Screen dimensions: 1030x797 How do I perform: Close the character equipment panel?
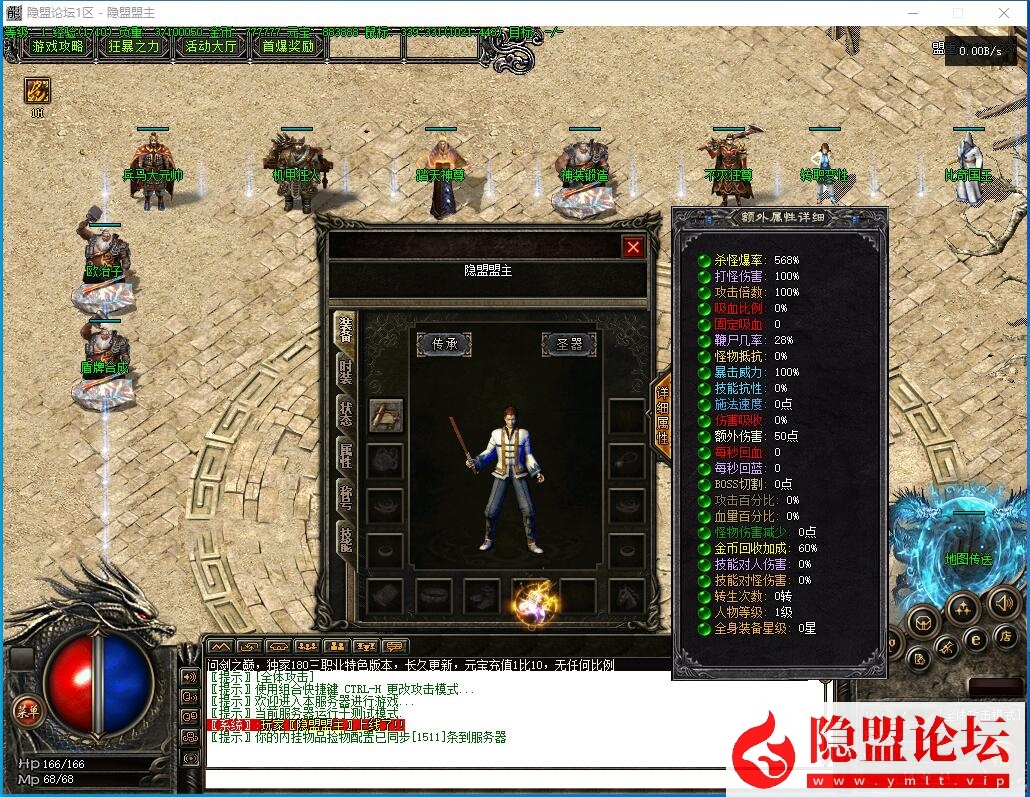pyautogui.click(x=633, y=247)
